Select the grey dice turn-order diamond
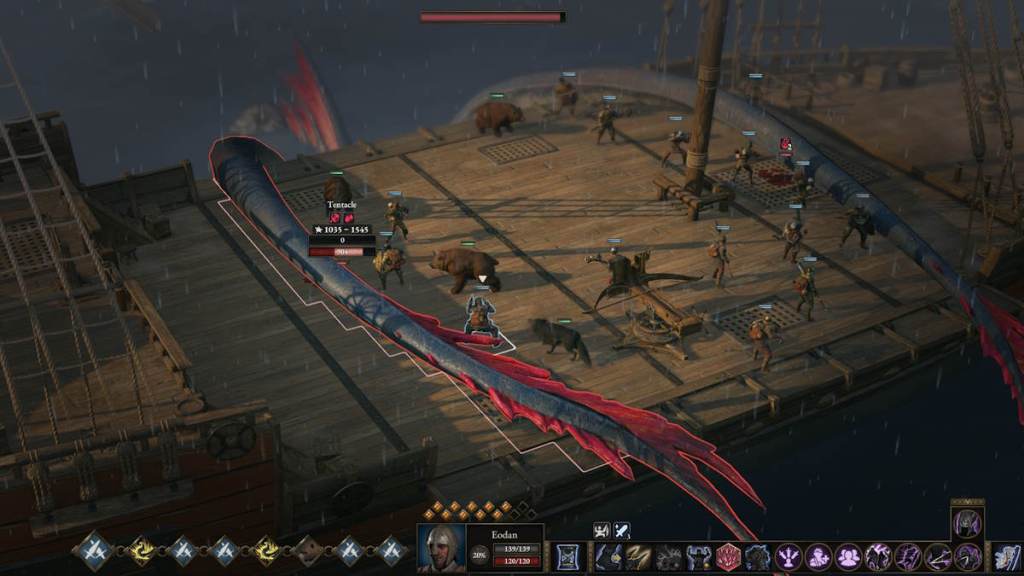This screenshot has width=1024, height=576. pos(309,551)
